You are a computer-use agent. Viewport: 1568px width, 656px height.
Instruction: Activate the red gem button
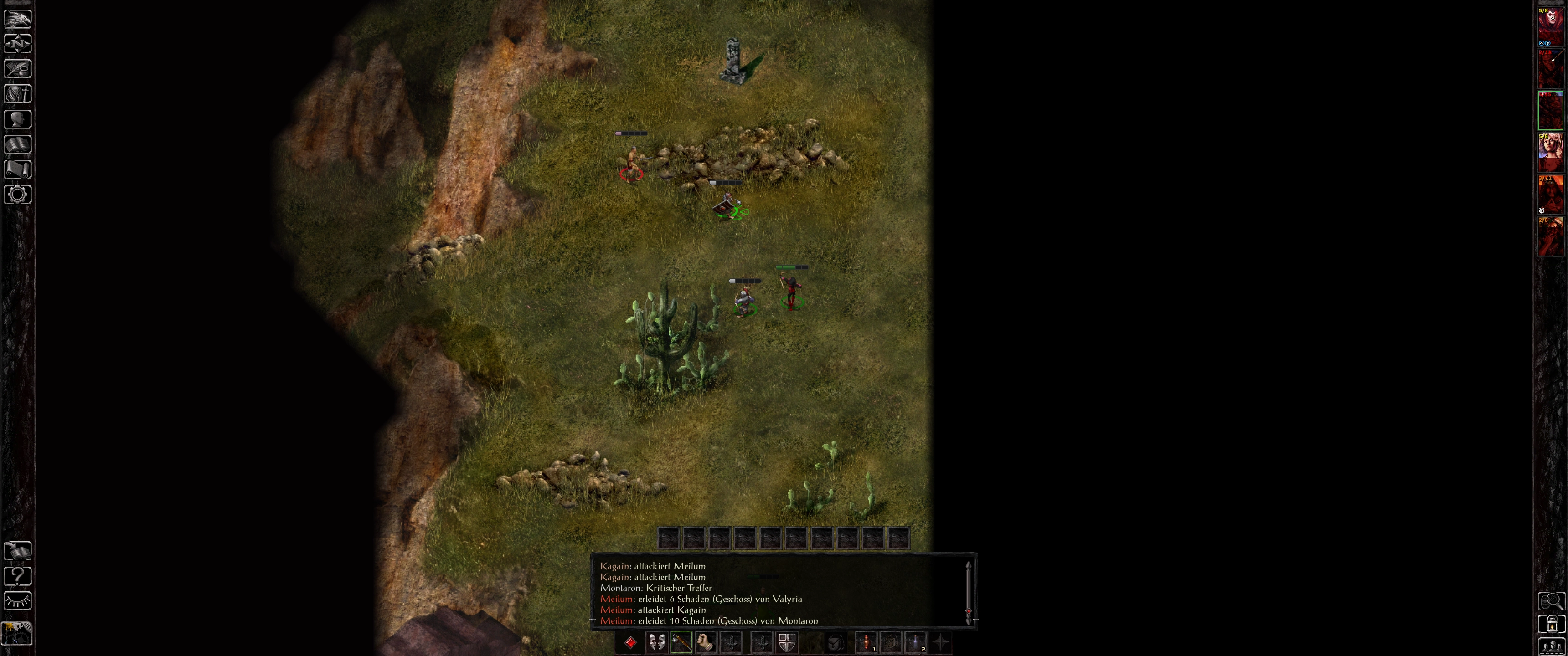click(x=630, y=643)
